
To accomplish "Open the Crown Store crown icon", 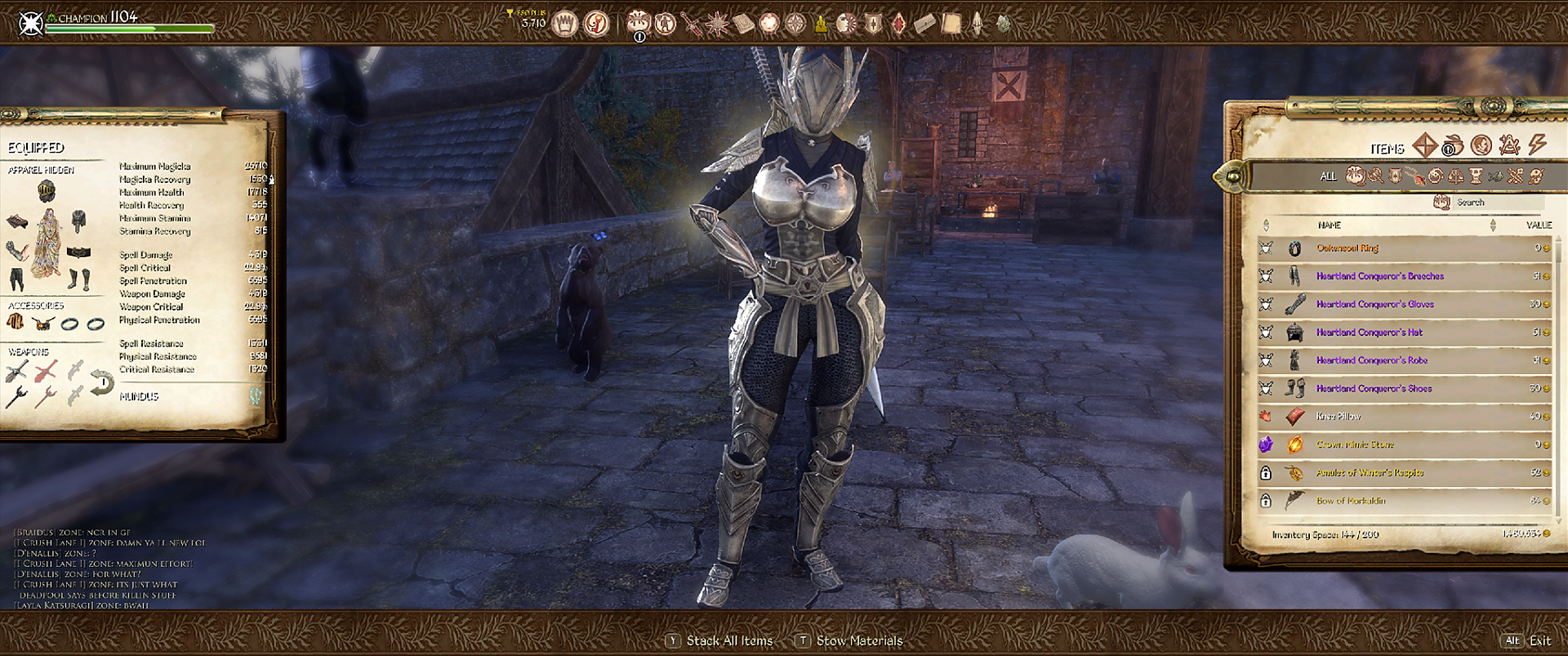I will [x=564, y=24].
